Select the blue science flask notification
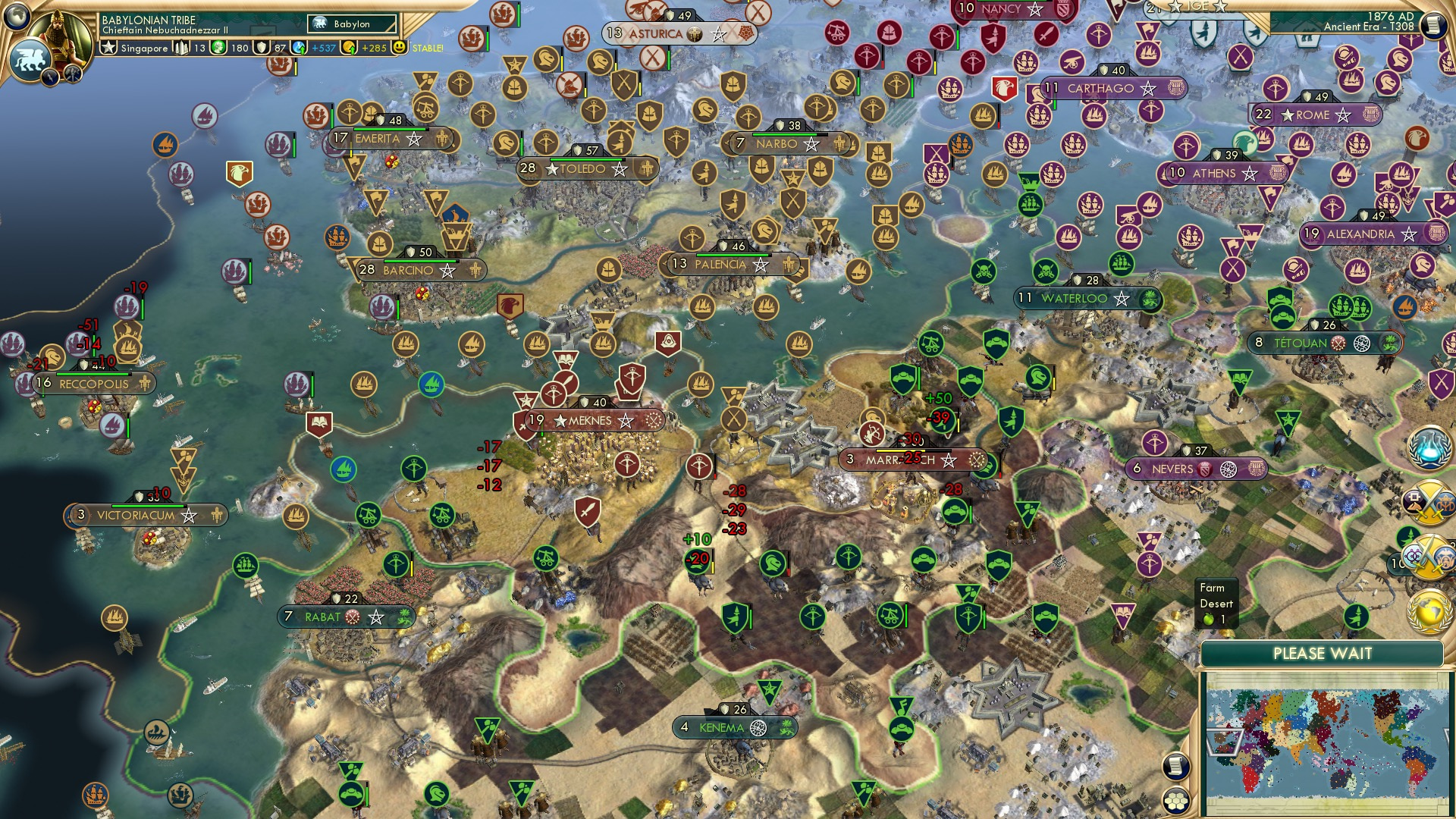The width and height of the screenshot is (1456, 819). tap(1429, 447)
